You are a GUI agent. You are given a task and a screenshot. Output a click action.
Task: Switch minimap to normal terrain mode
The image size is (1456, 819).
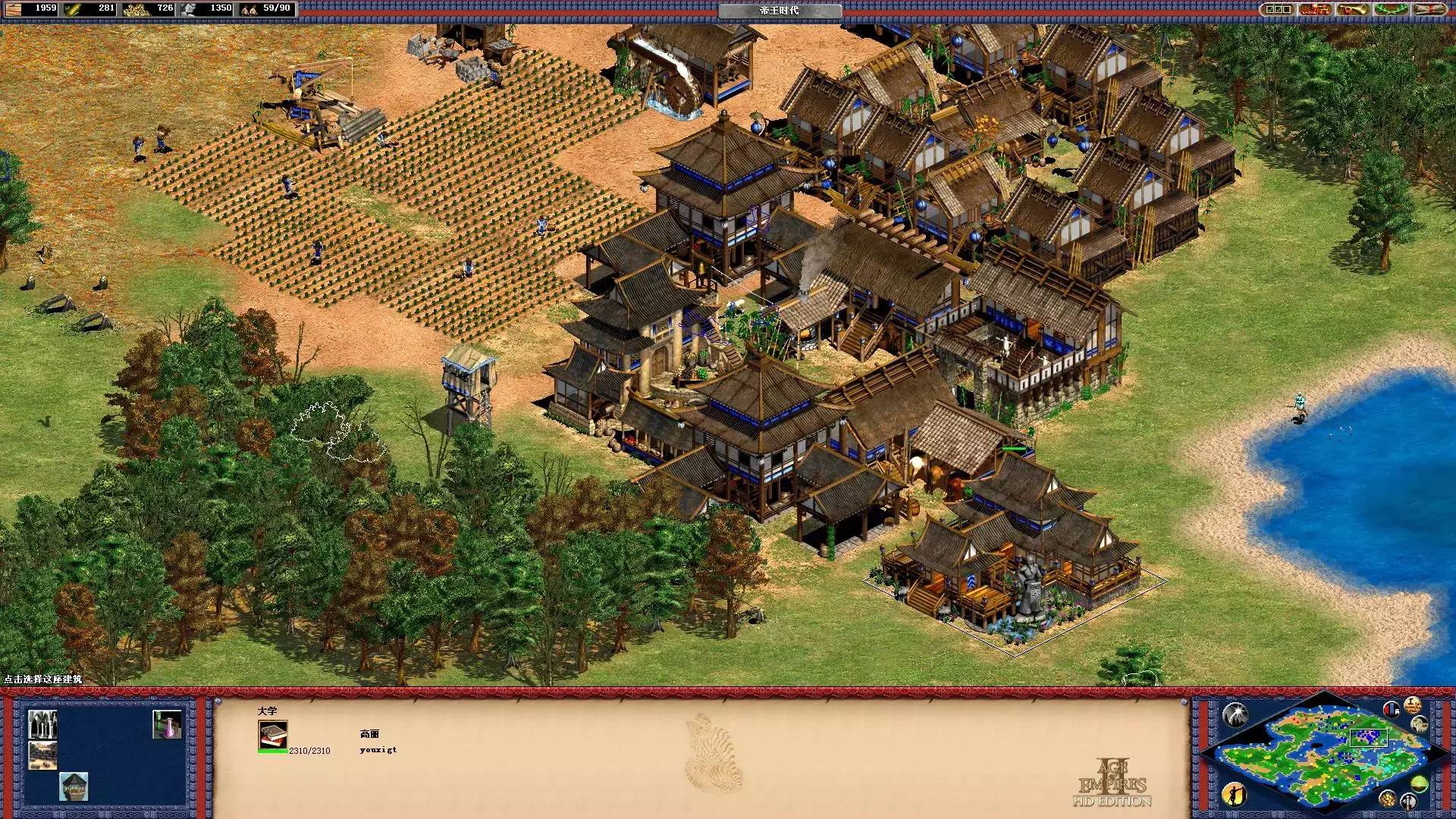click(x=1420, y=726)
